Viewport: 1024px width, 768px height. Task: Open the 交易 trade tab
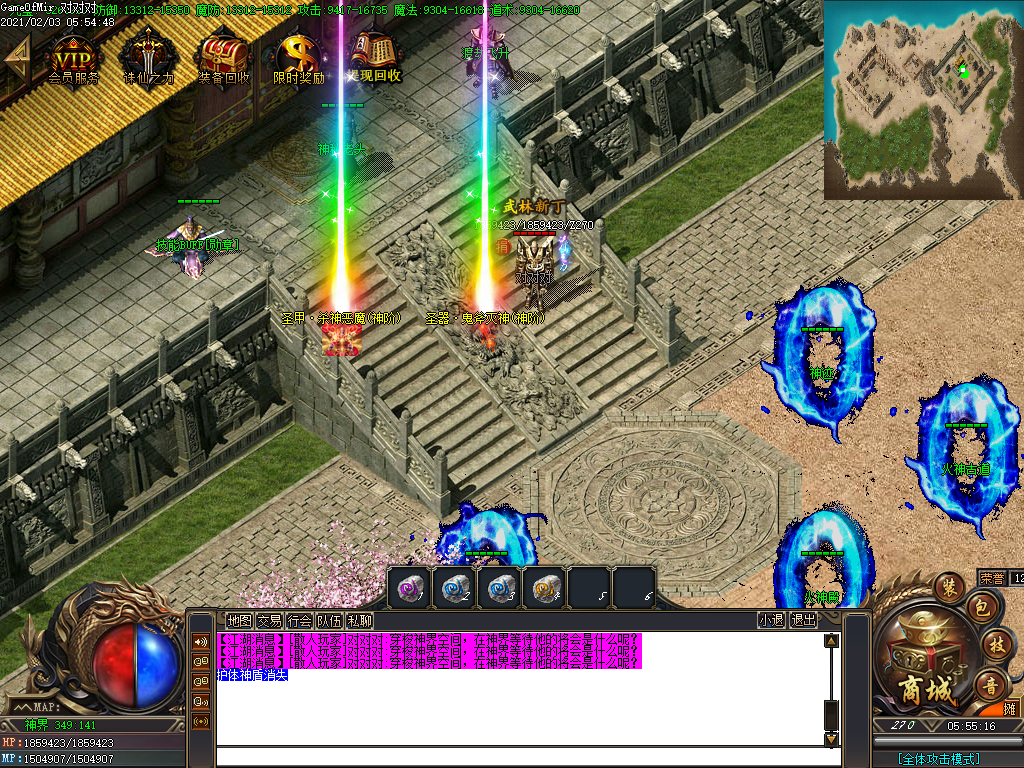click(269, 620)
